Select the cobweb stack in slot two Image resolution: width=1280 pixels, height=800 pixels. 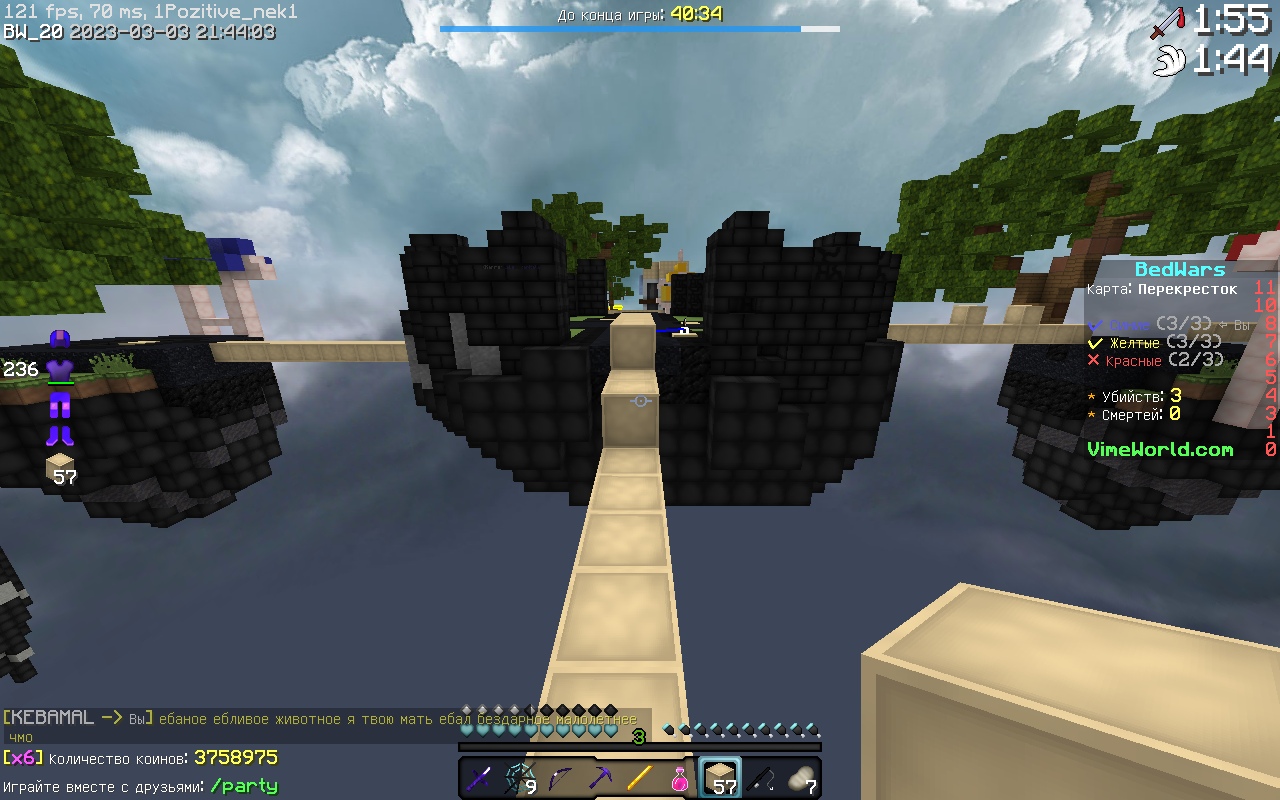(520, 778)
